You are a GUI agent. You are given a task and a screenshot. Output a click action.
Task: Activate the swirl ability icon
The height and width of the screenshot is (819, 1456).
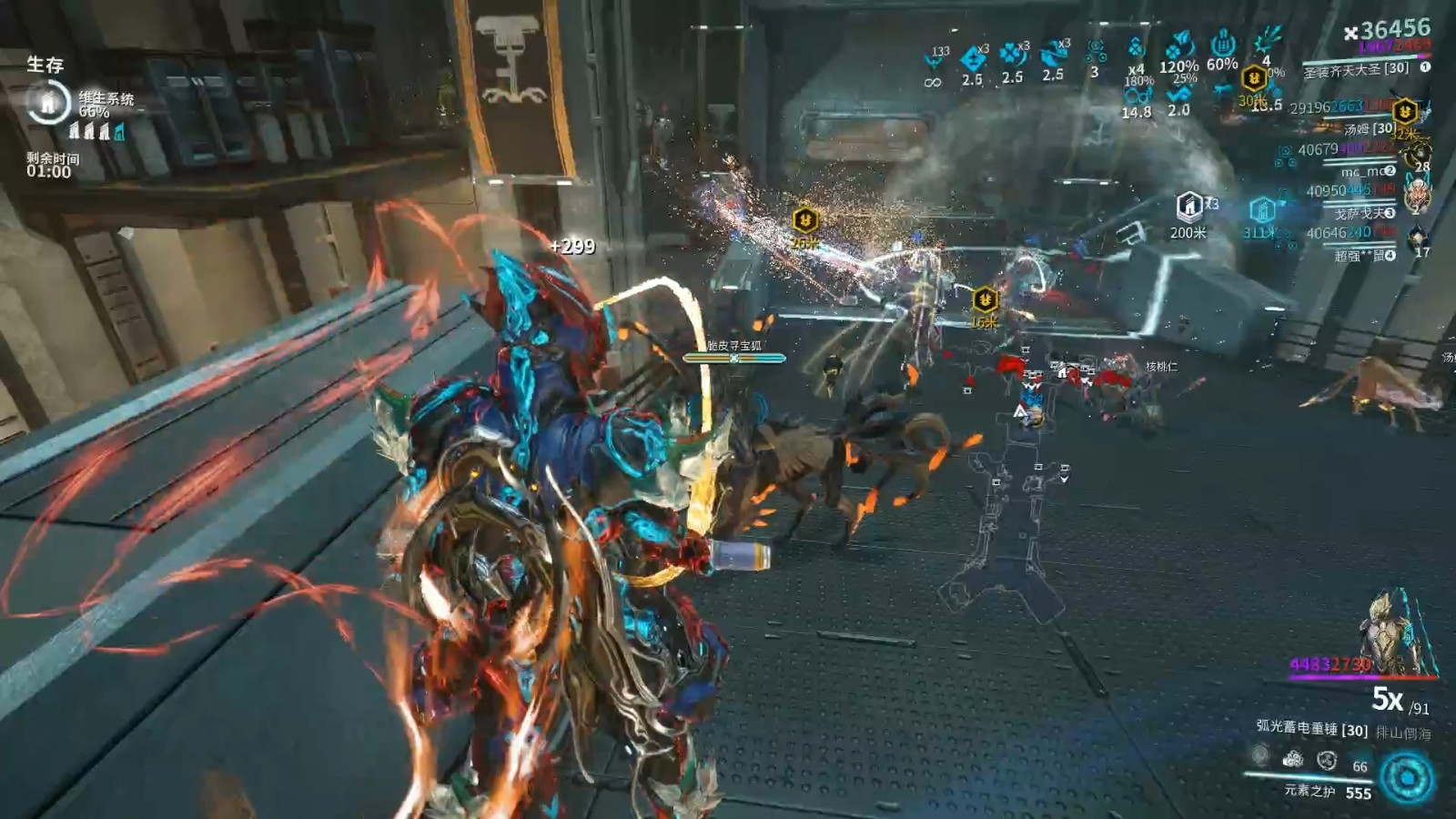(x=1327, y=760)
